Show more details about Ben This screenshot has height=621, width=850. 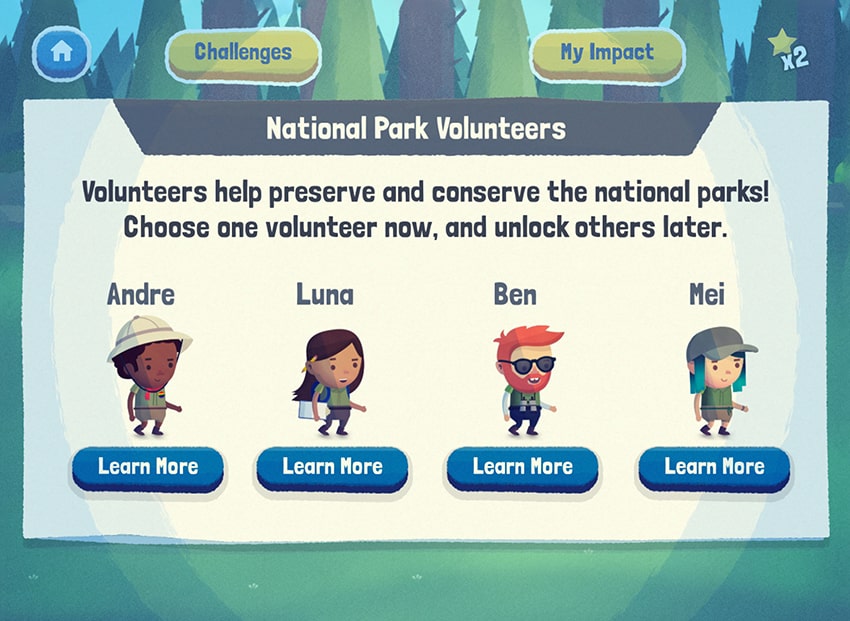coord(522,467)
